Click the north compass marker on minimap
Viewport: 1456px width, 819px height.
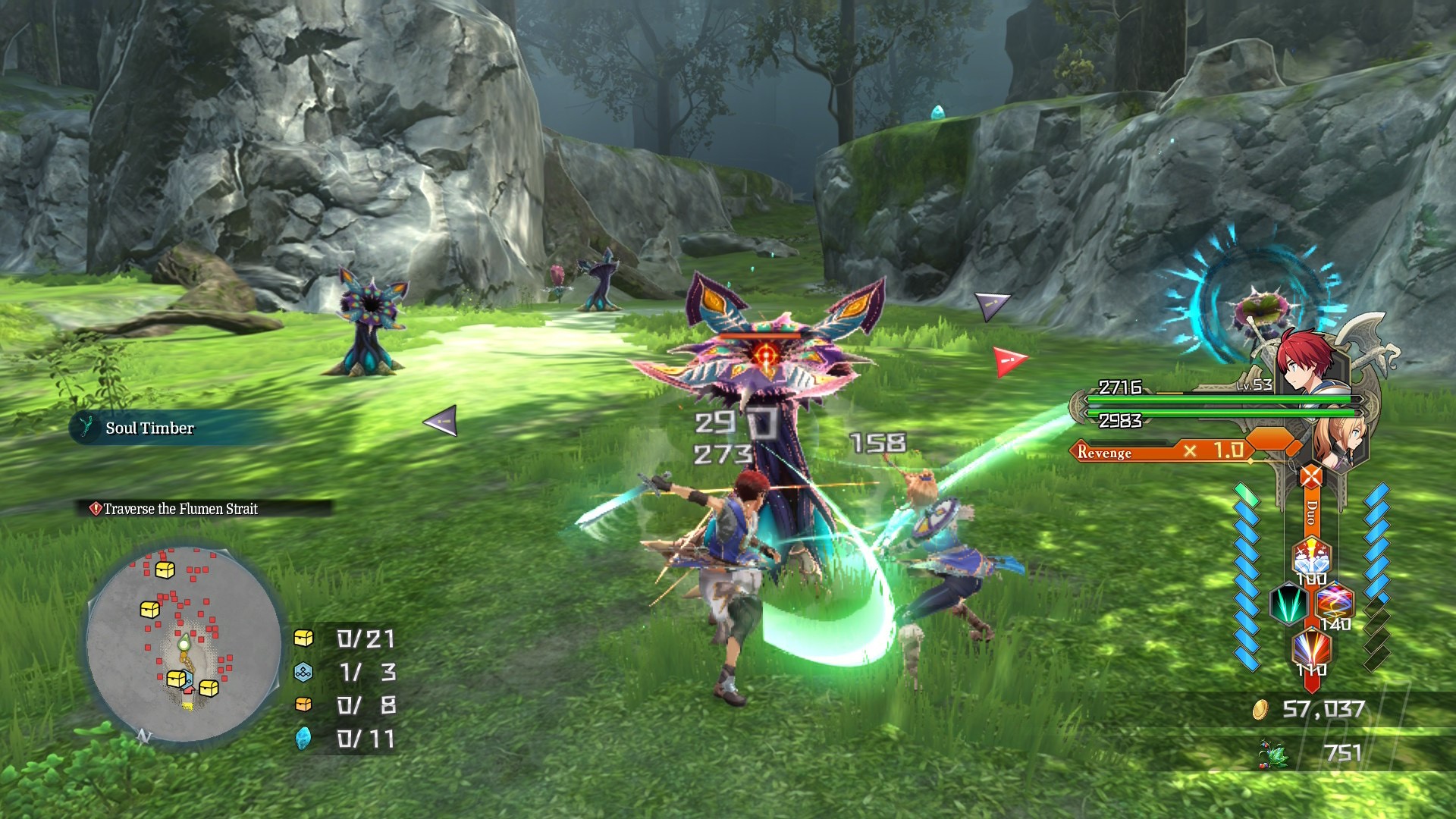point(143,736)
